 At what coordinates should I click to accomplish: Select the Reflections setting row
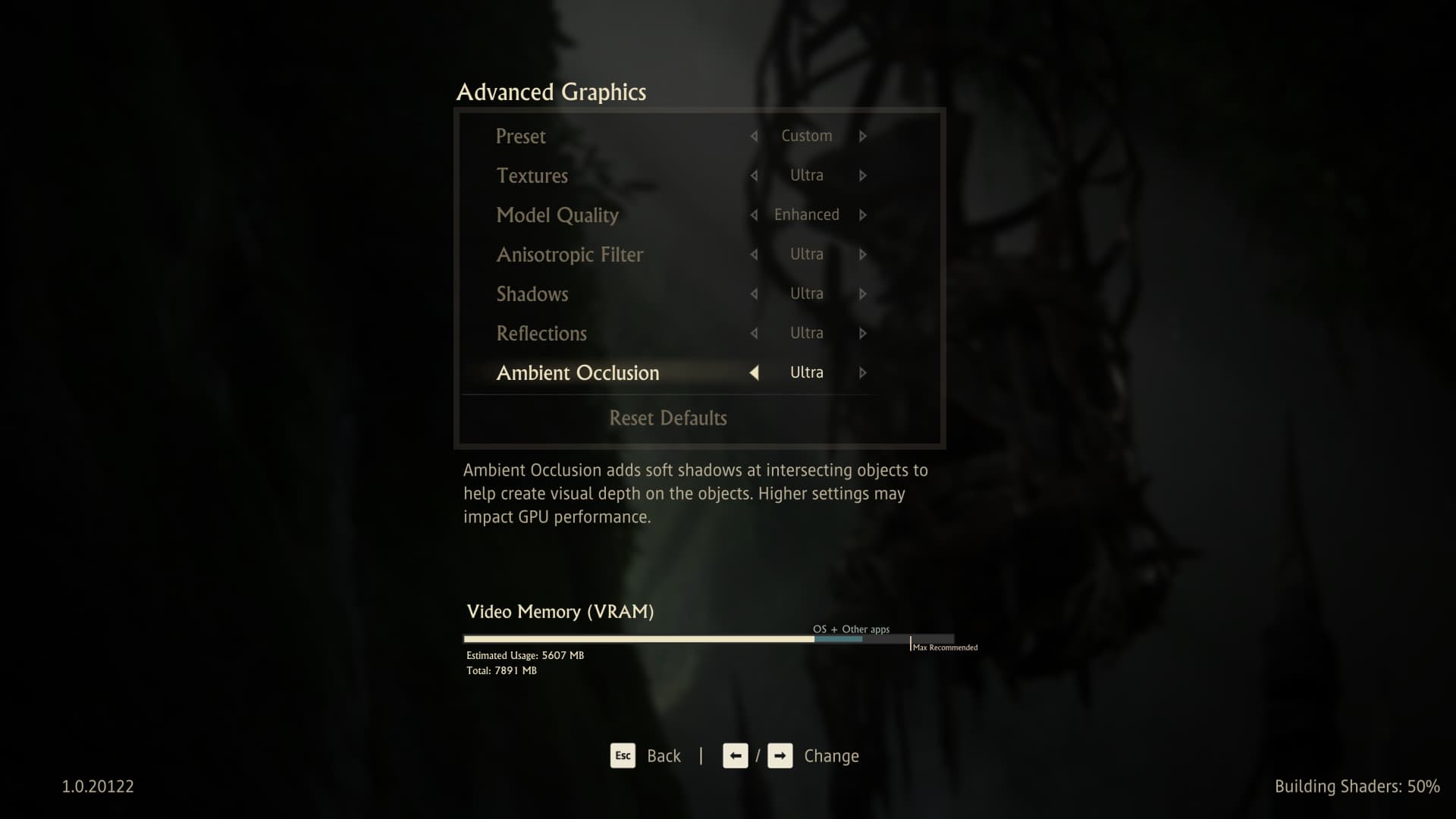tap(541, 334)
